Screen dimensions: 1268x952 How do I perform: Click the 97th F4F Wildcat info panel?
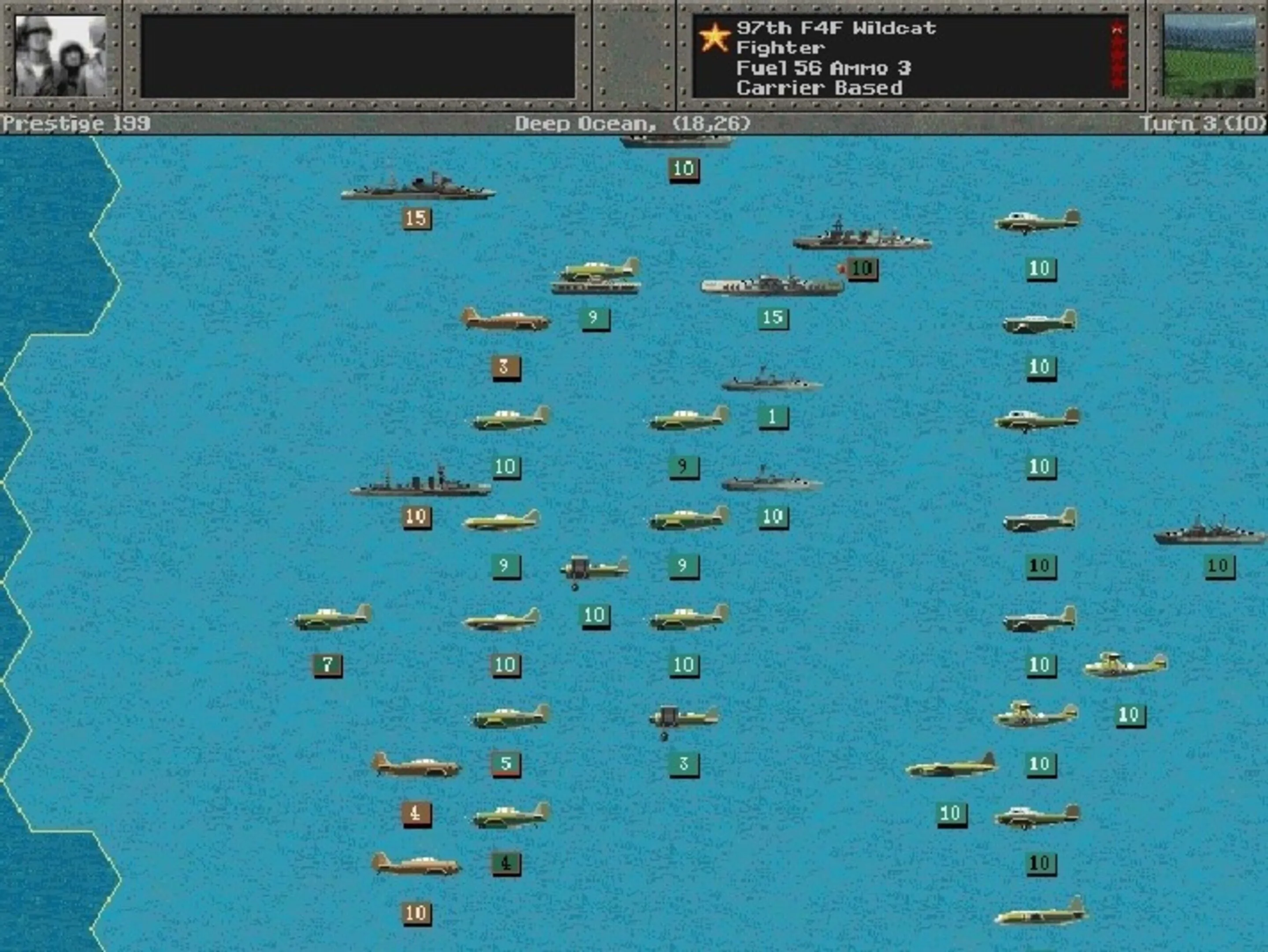click(910, 57)
